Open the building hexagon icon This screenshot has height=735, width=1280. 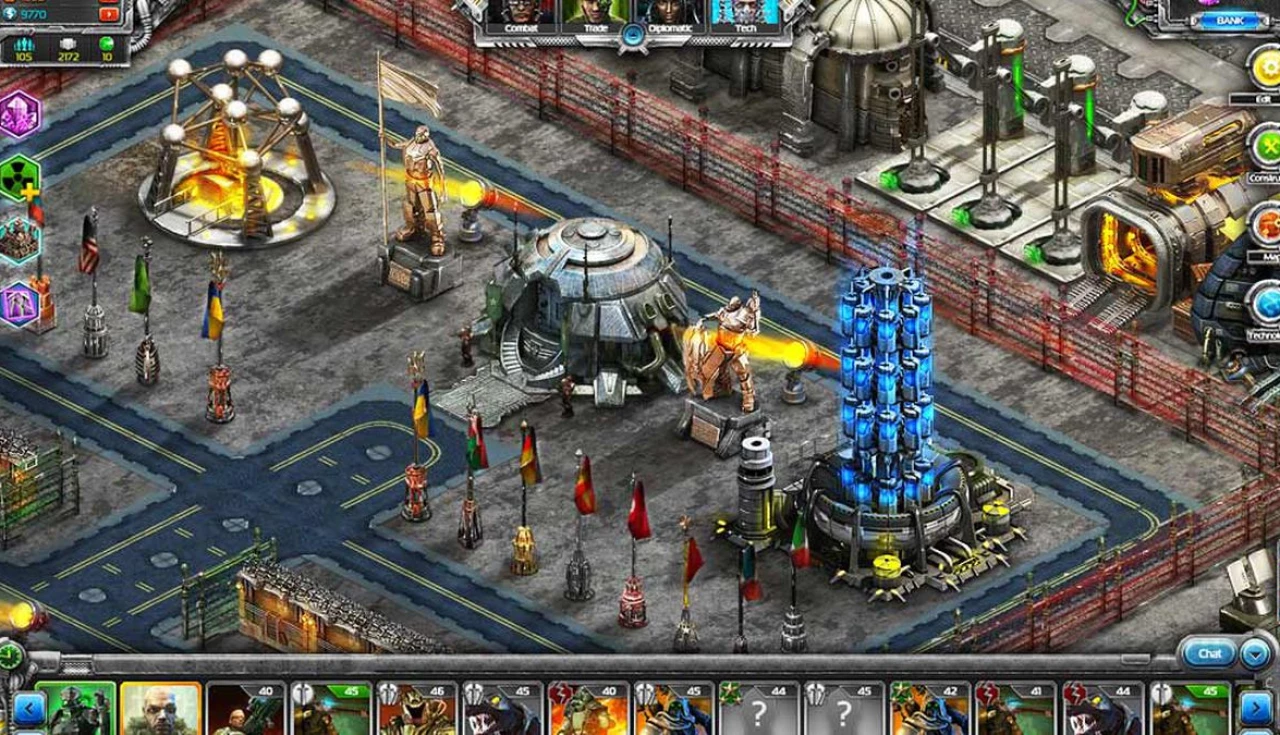(x=18, y=240)
